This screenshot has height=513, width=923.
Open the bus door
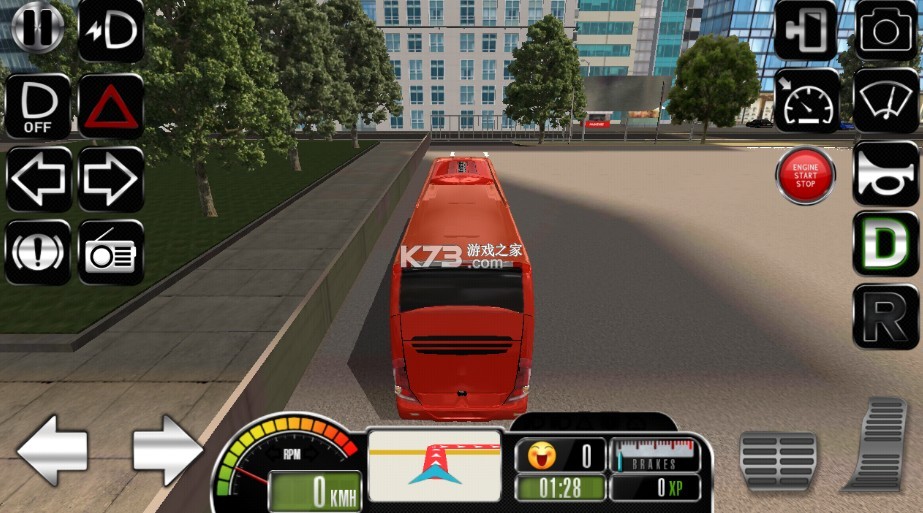[x=806, y=30]
